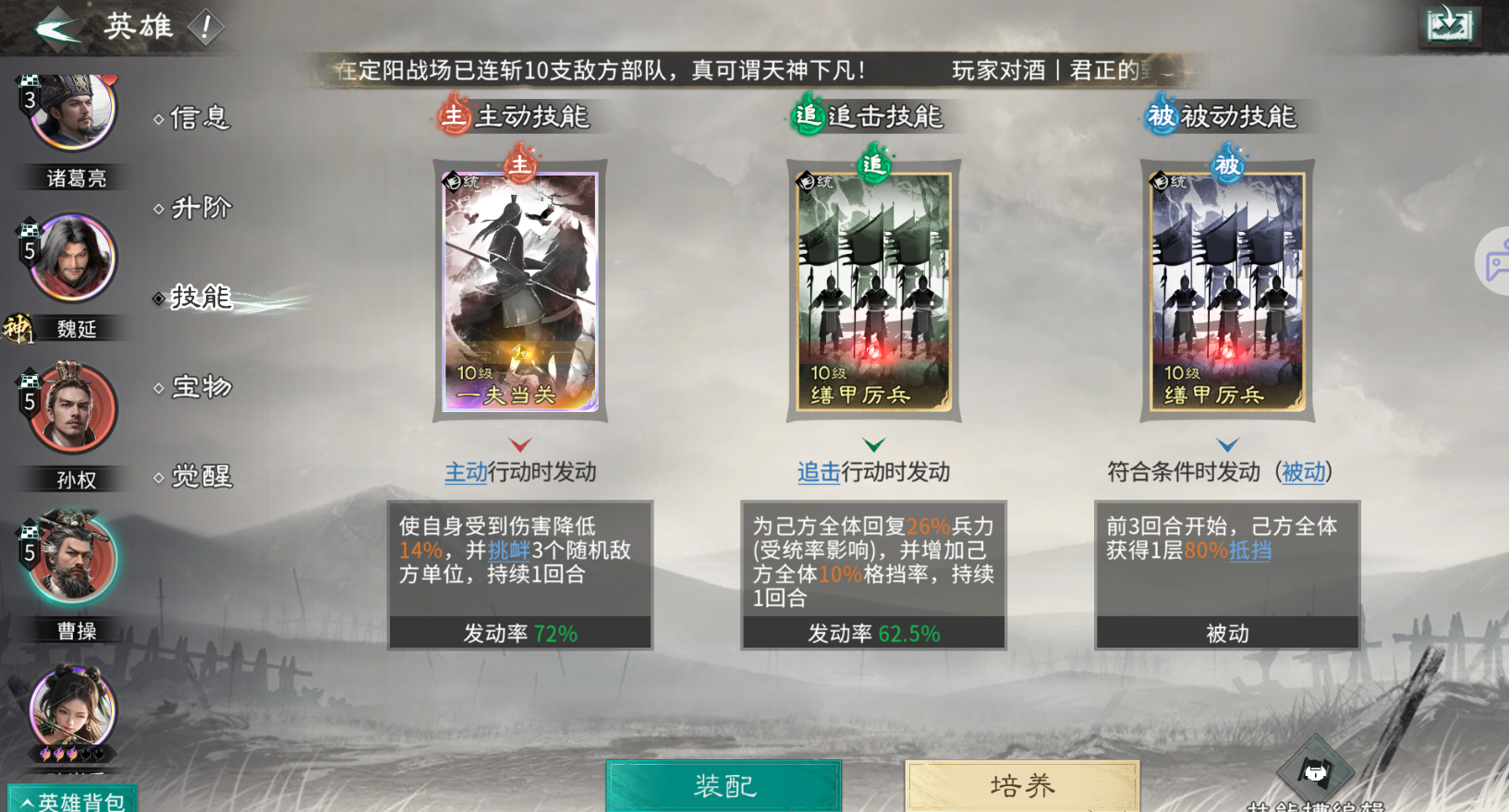Image resolution: width=1509 pixels, height=812 pixels.
Task: Click the 装配 button
Action: click(x=724, y=787)
